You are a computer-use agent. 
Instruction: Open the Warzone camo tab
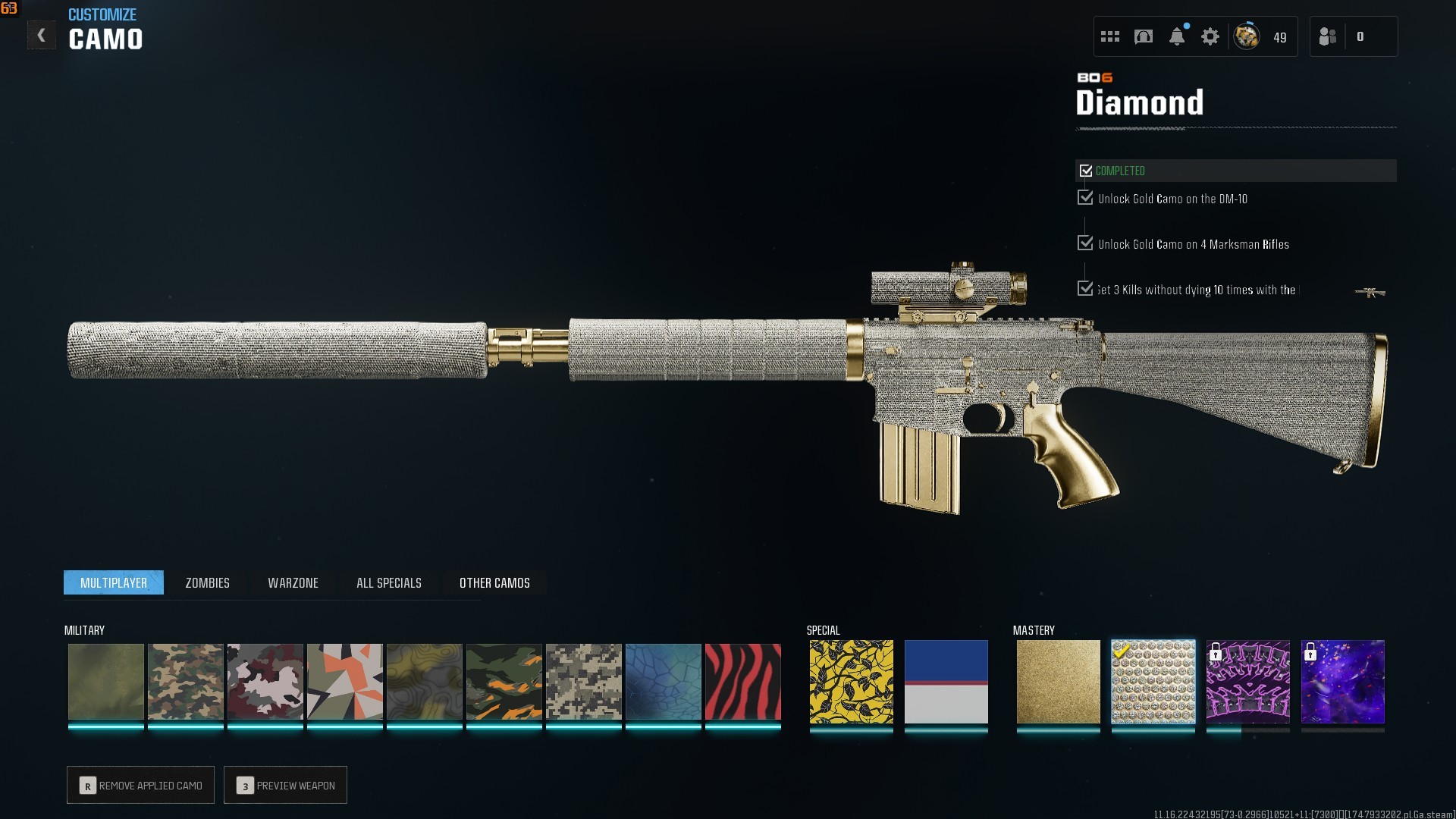293,582
